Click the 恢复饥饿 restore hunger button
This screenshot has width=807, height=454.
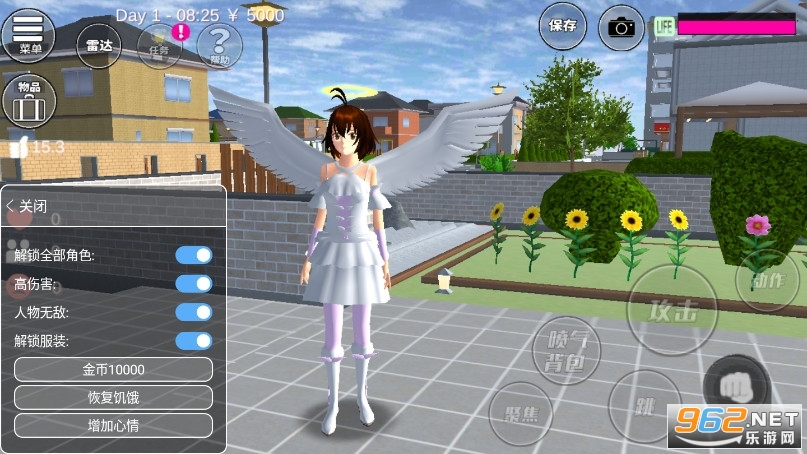click(x=113, y=397)
